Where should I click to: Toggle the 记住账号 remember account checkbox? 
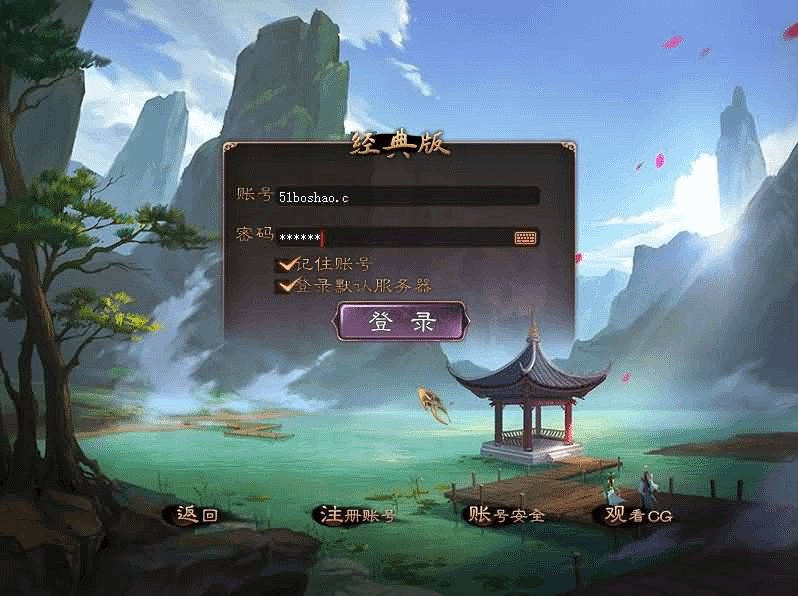288,264
